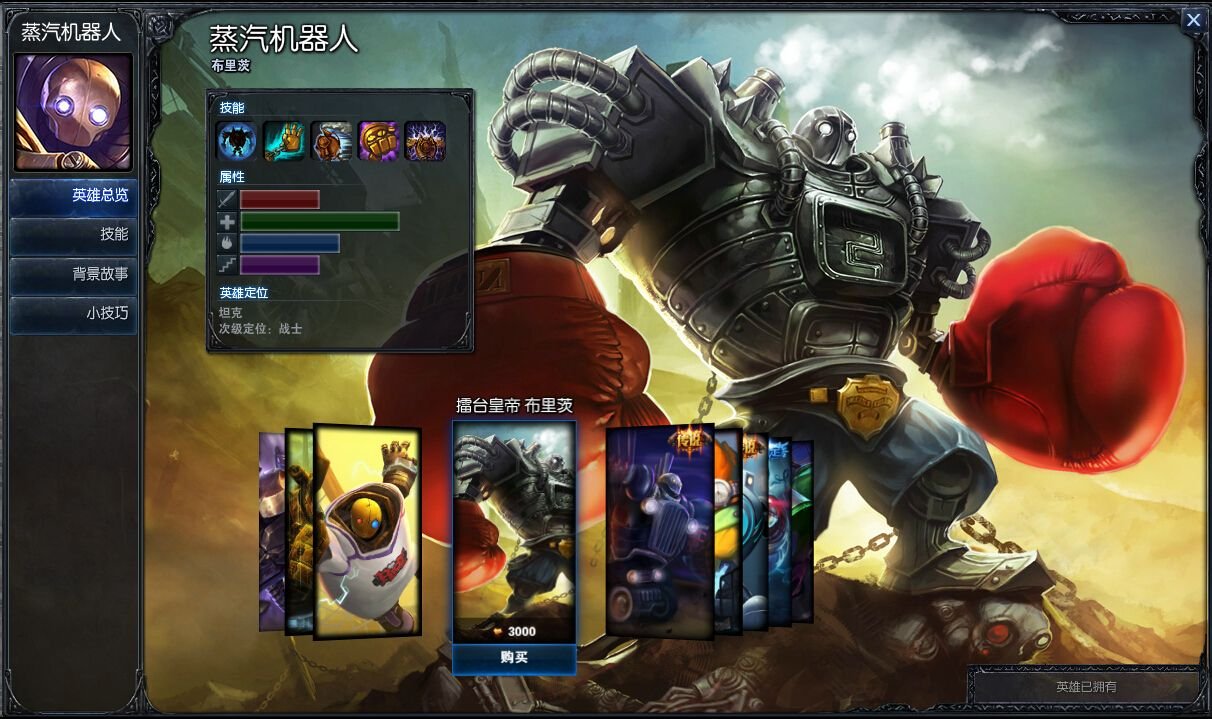
Task: Show the 小技巧 tips tab
Action: tap(74, 313)
